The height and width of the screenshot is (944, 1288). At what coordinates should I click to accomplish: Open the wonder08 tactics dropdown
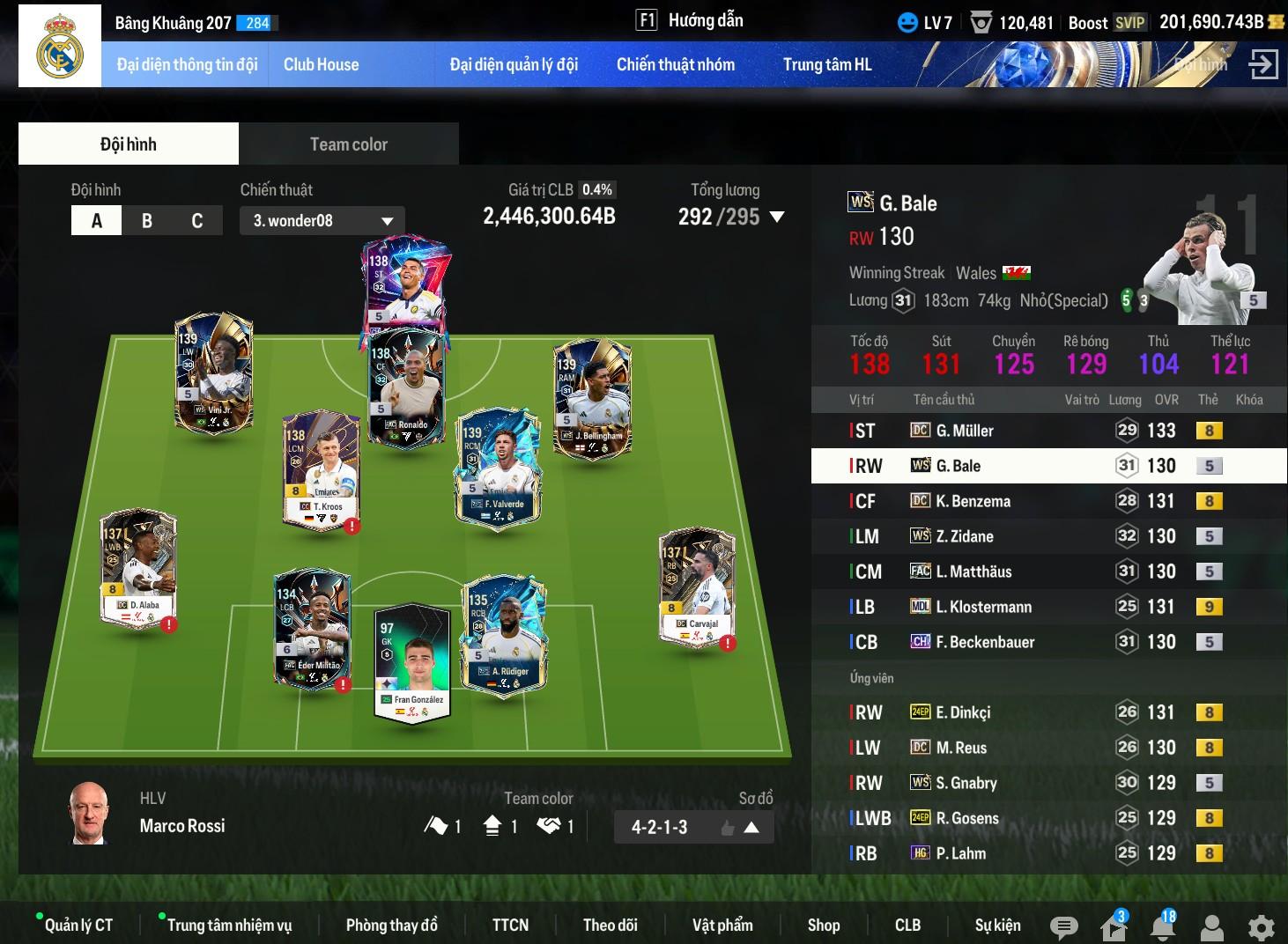(x=322, y=221)
